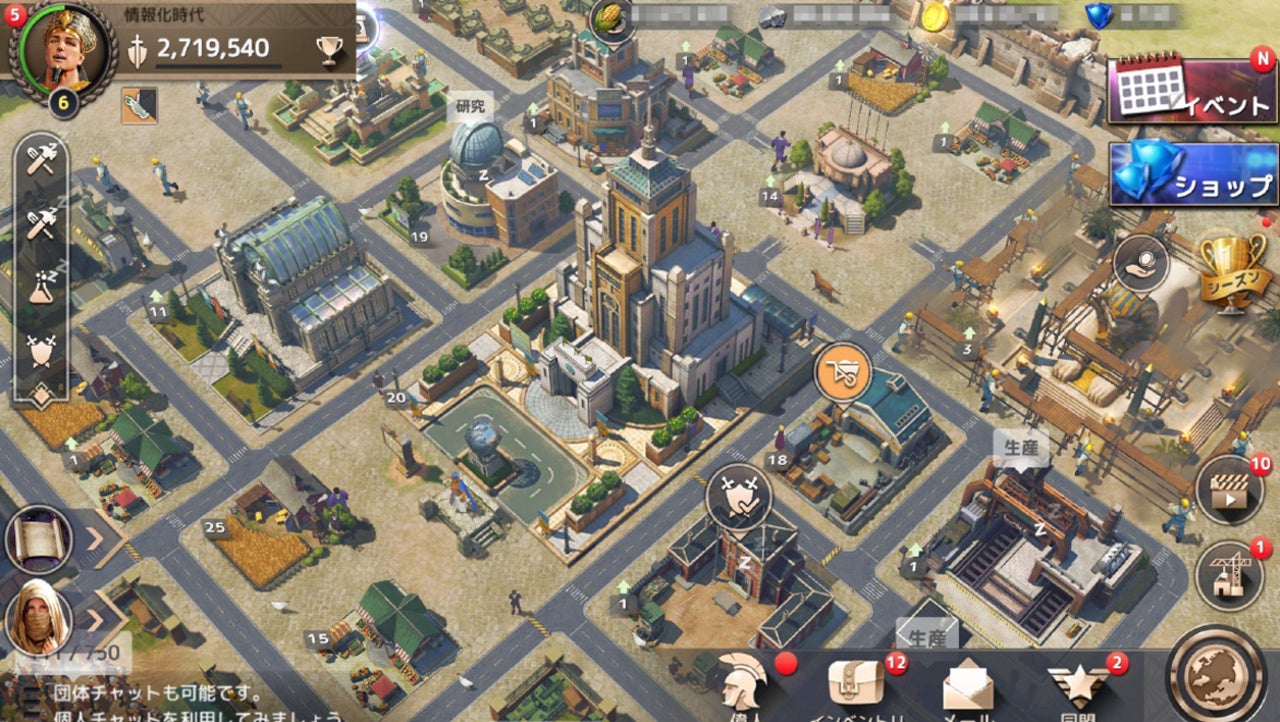
Task: Tap the film clapperboard icon with badge 10
Action: (x=1229, y=490)
